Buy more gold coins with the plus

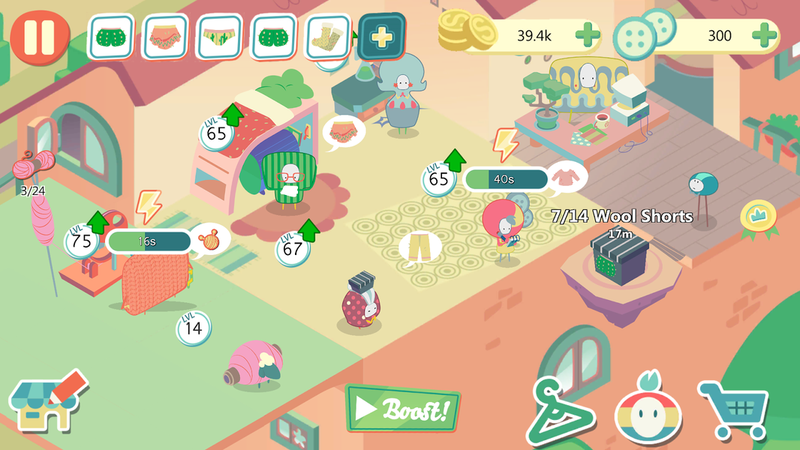[587, 37]
